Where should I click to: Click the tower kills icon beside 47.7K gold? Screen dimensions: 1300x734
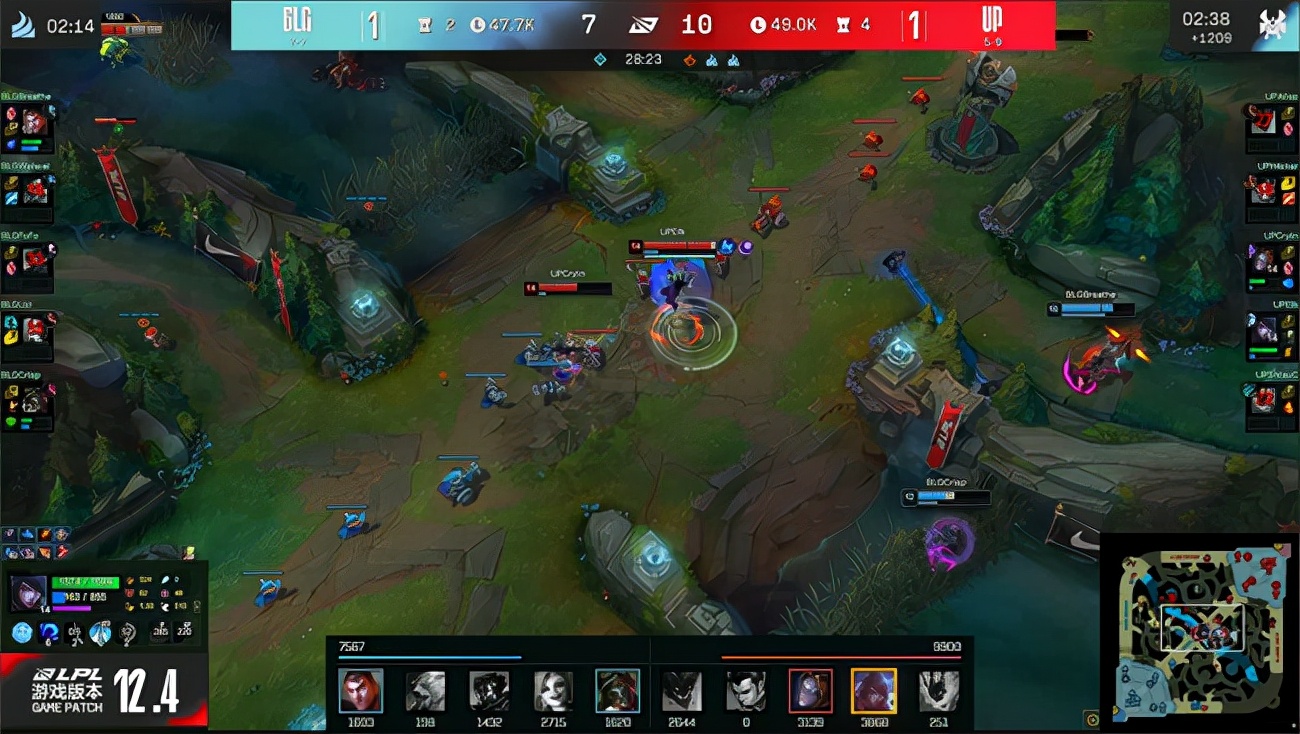424,25
